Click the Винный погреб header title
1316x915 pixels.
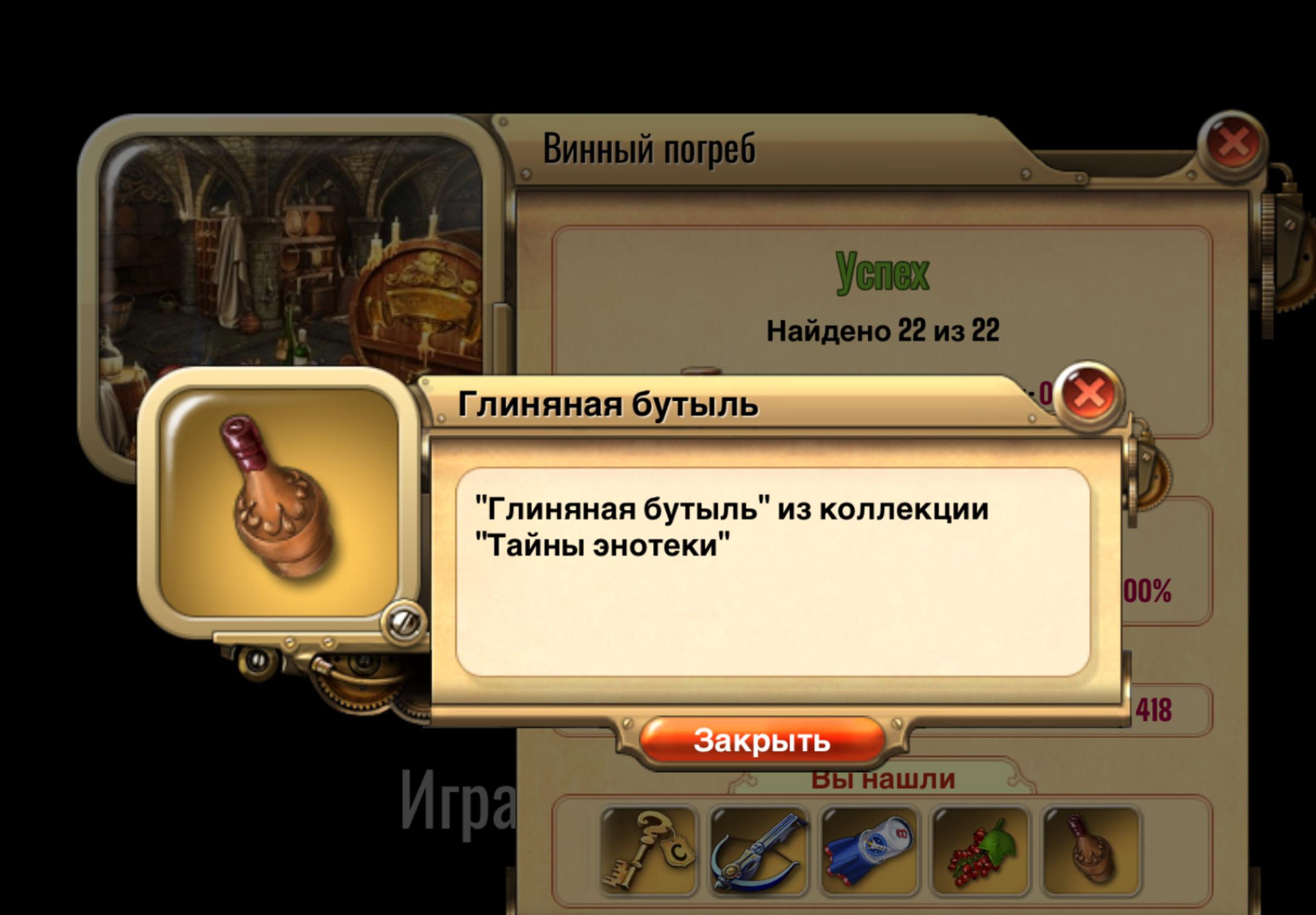coord(650,148)
